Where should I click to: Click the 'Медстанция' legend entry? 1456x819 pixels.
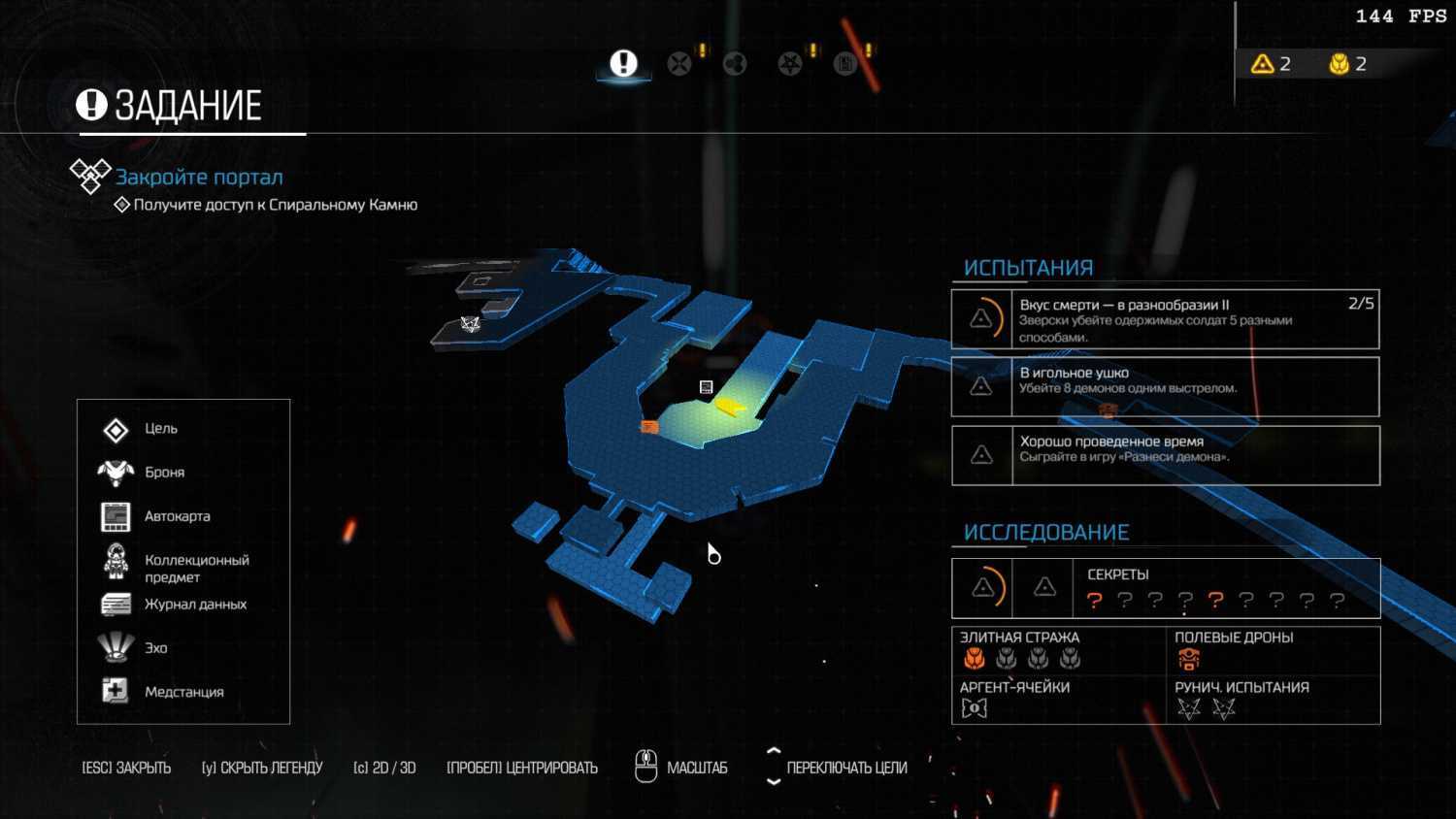pyautogui.click(x=183, y=692)
